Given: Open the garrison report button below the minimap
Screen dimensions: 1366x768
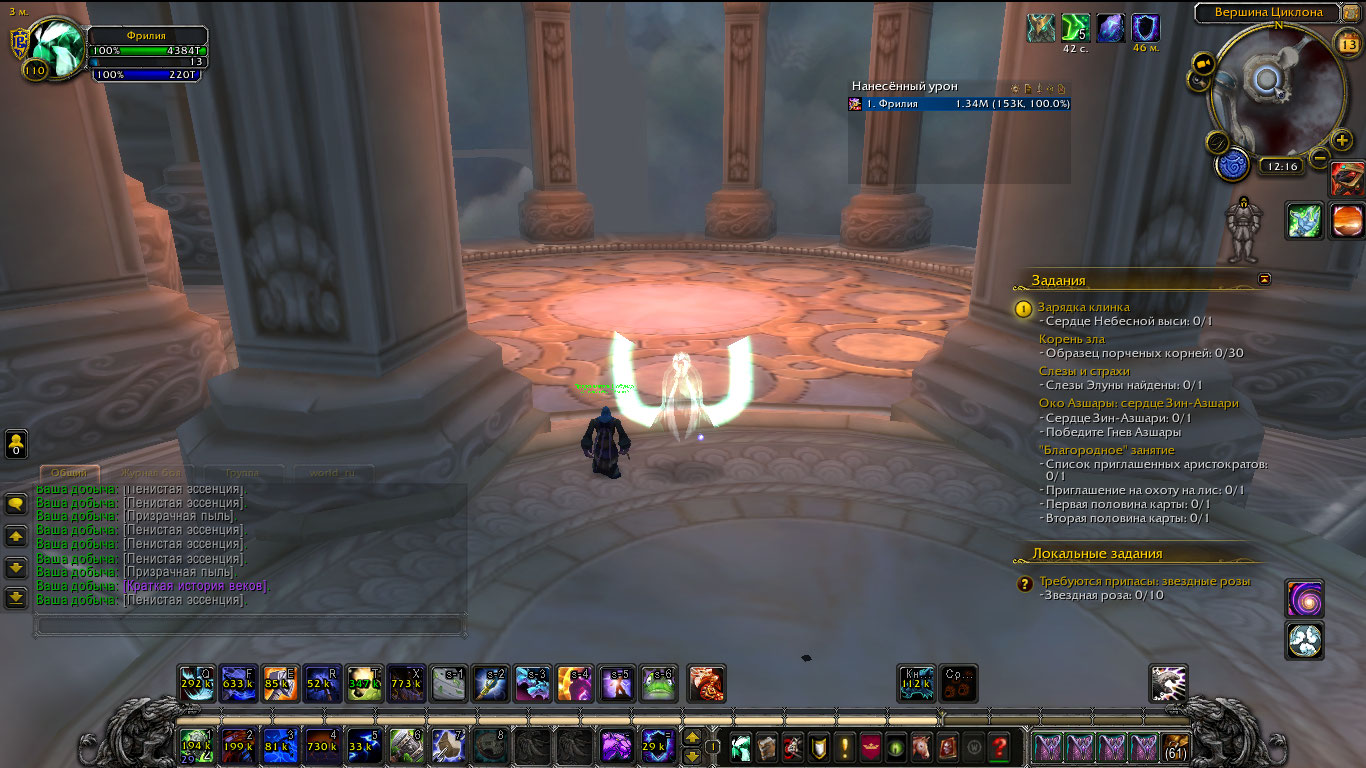Looking at the screenshot, I should 1230,165.
